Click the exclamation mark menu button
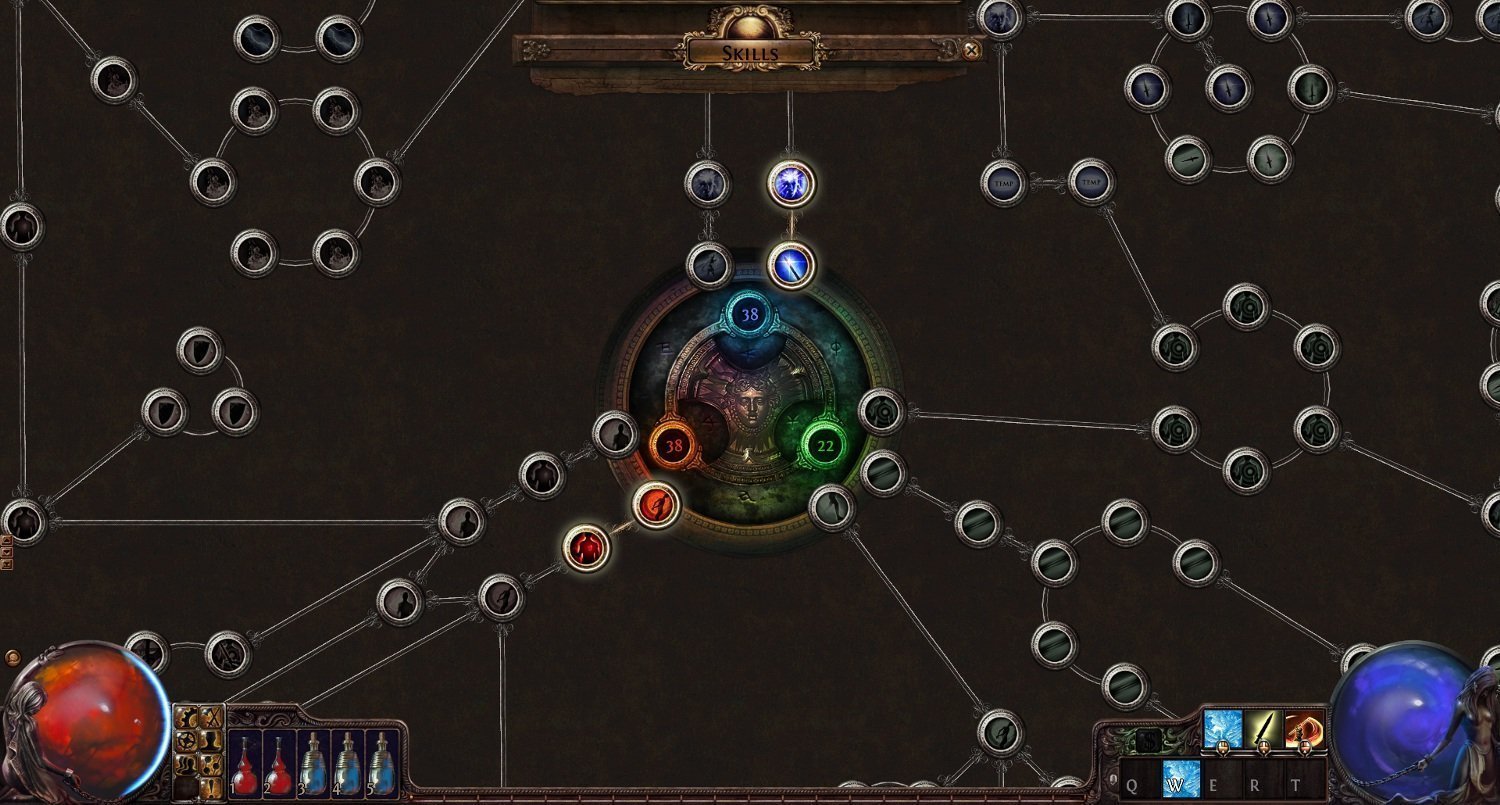Screen dimensions: 1500x805 coord(210,787)
